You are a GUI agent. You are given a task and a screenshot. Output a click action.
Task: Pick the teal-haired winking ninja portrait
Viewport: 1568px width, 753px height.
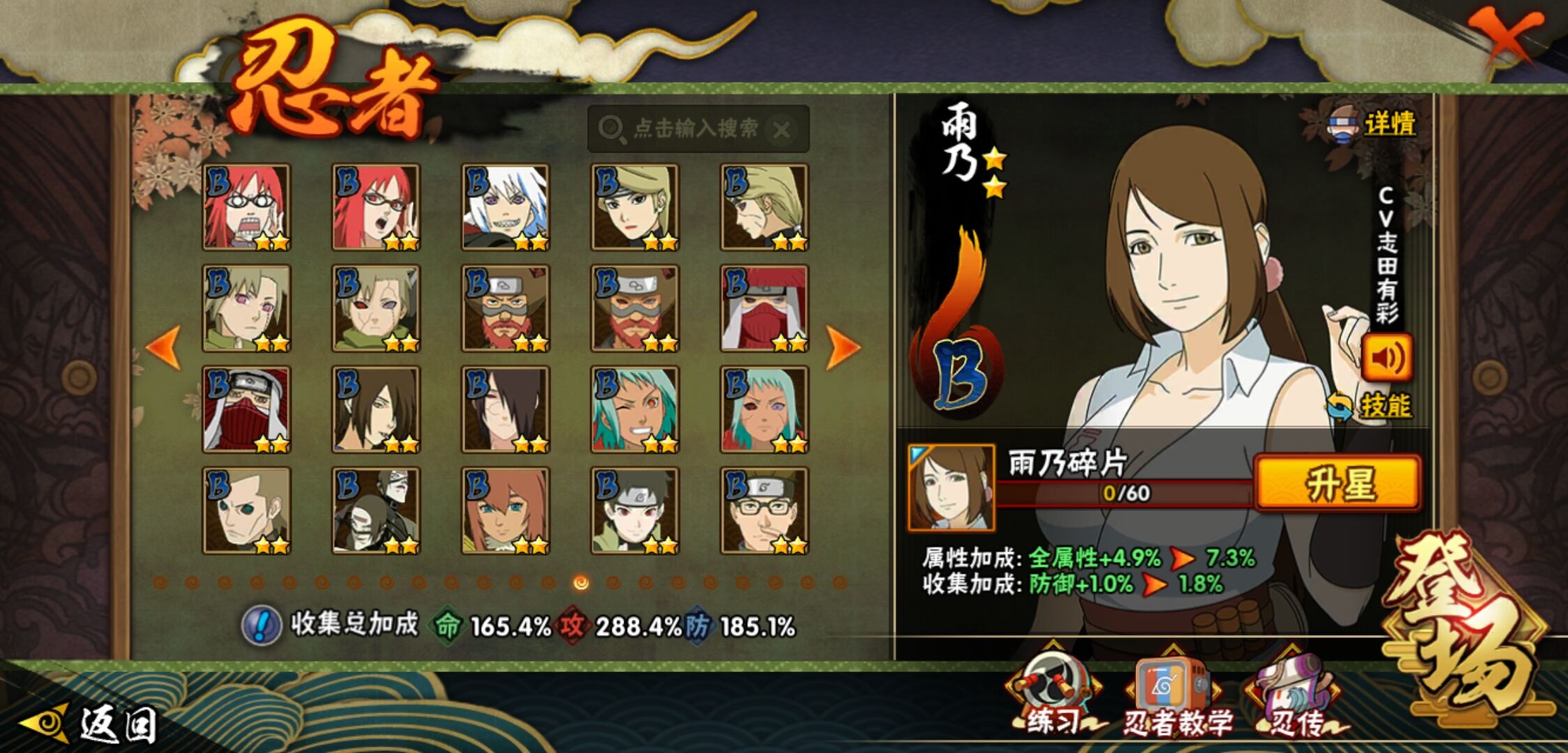pos(635,409)
